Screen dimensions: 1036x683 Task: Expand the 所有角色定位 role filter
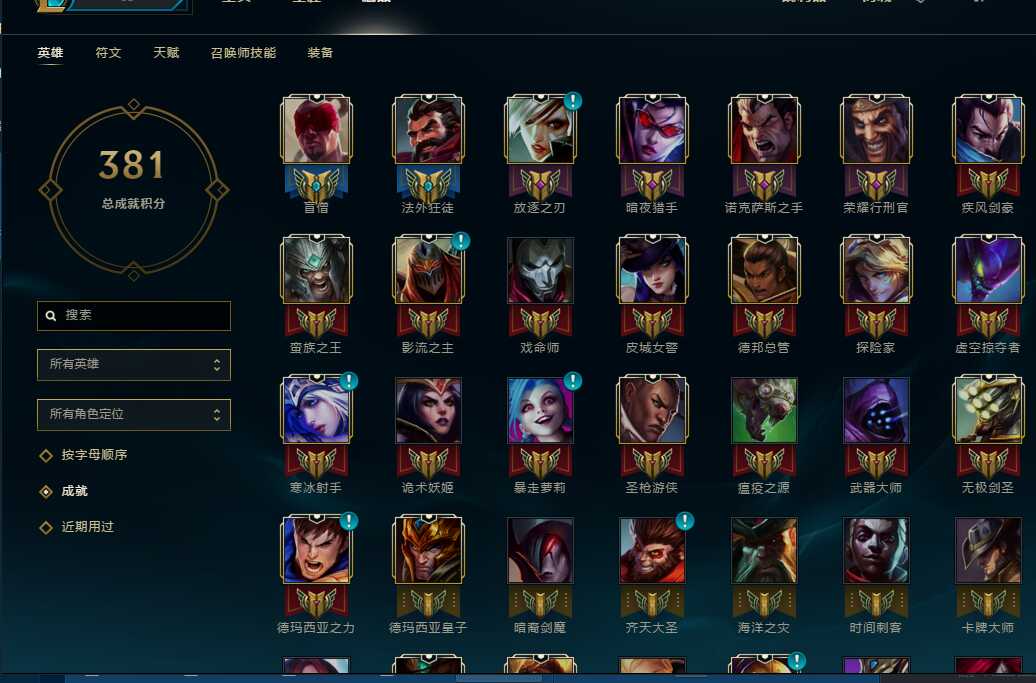click(134, 414)
